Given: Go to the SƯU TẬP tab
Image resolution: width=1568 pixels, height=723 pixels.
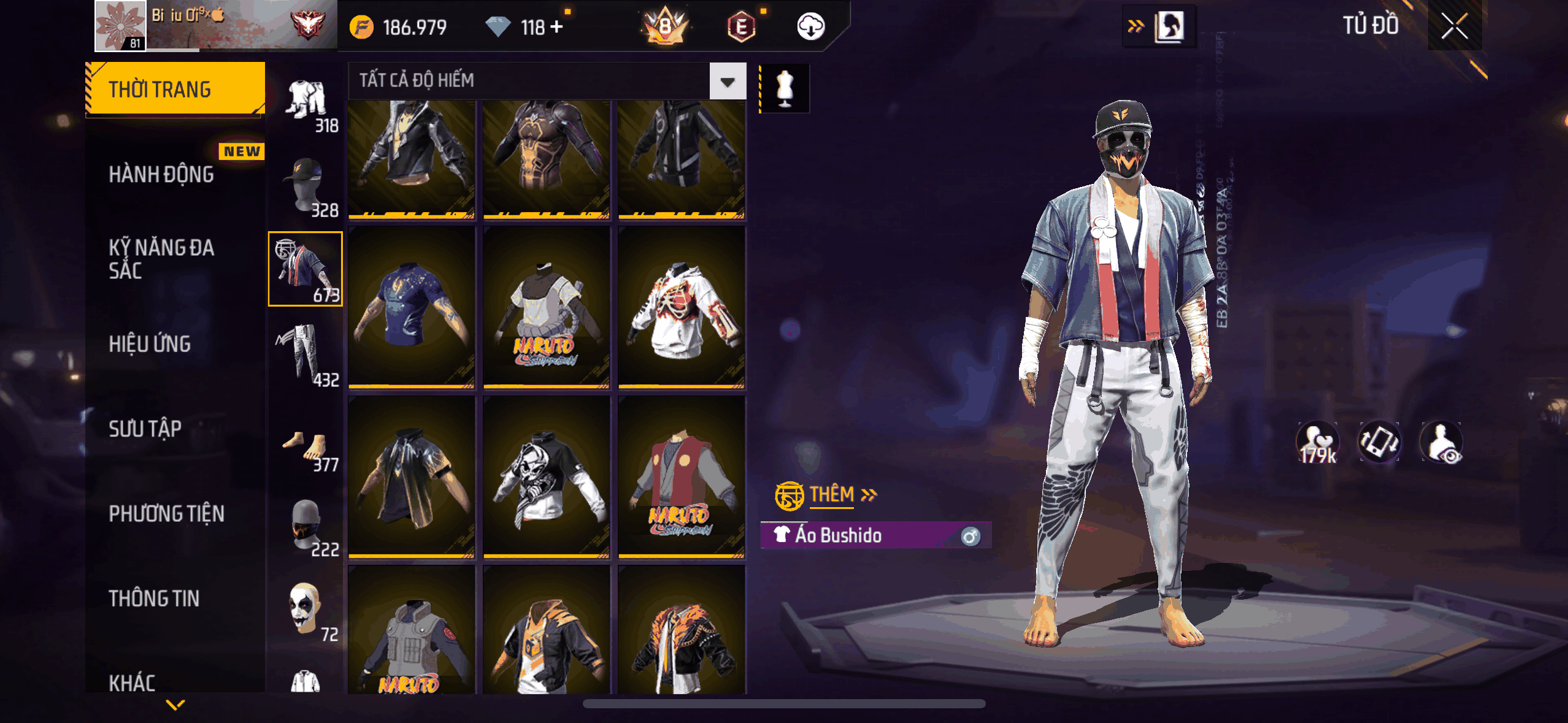Looking at the screenshot, I should (145, 429).
